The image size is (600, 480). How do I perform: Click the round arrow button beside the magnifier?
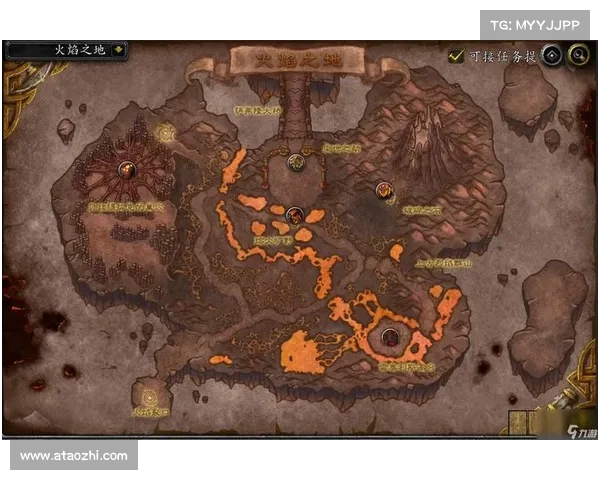point(552,56)
